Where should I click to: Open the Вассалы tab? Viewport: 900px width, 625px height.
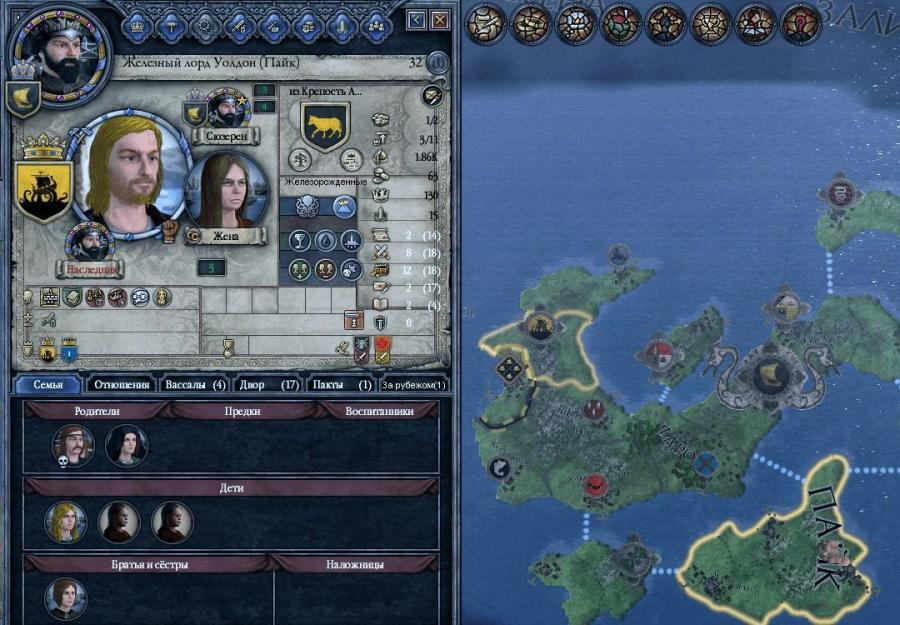click(x=196, y=384)
